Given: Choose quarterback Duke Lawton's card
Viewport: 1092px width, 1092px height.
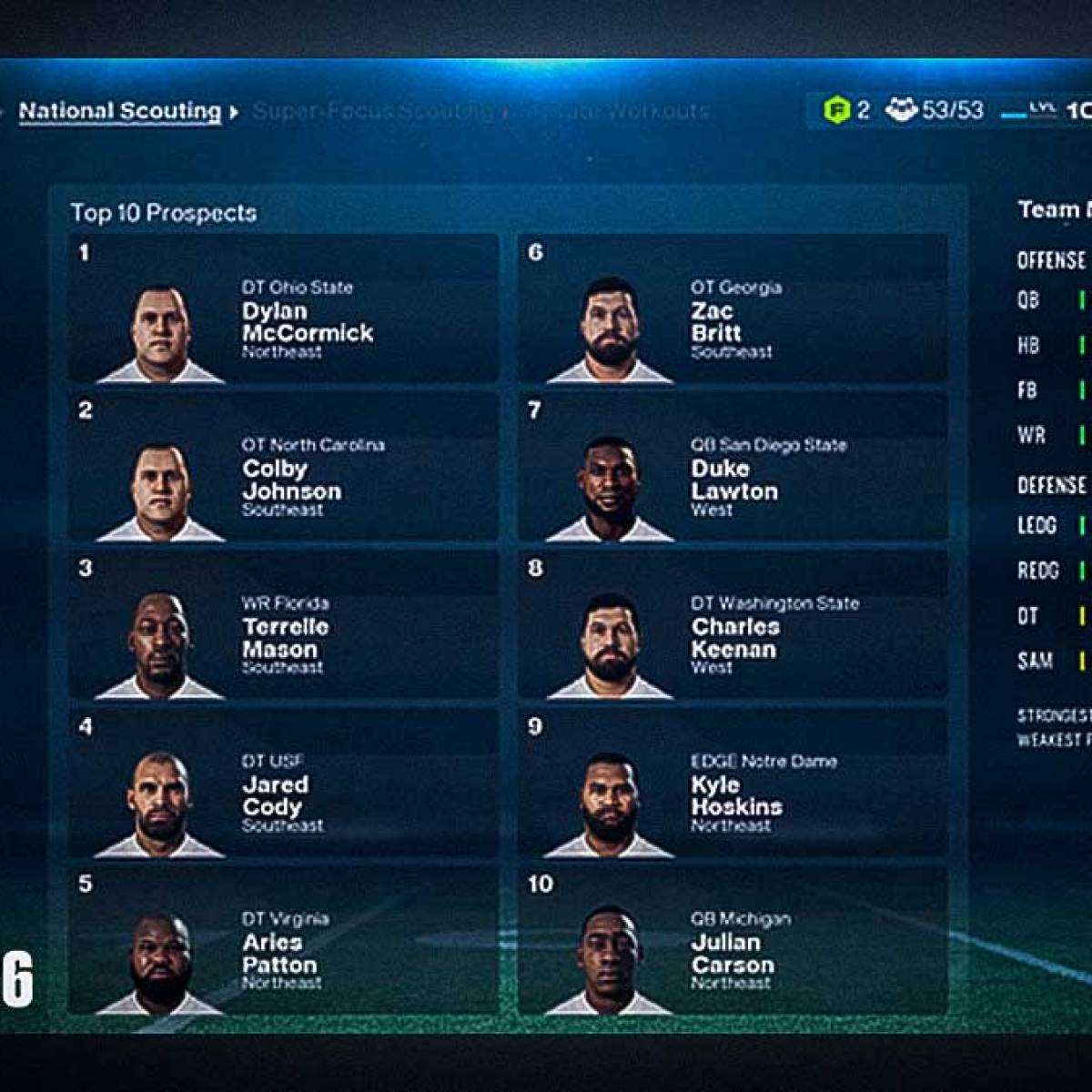Looking at the screenshot, I should (733, 468).
